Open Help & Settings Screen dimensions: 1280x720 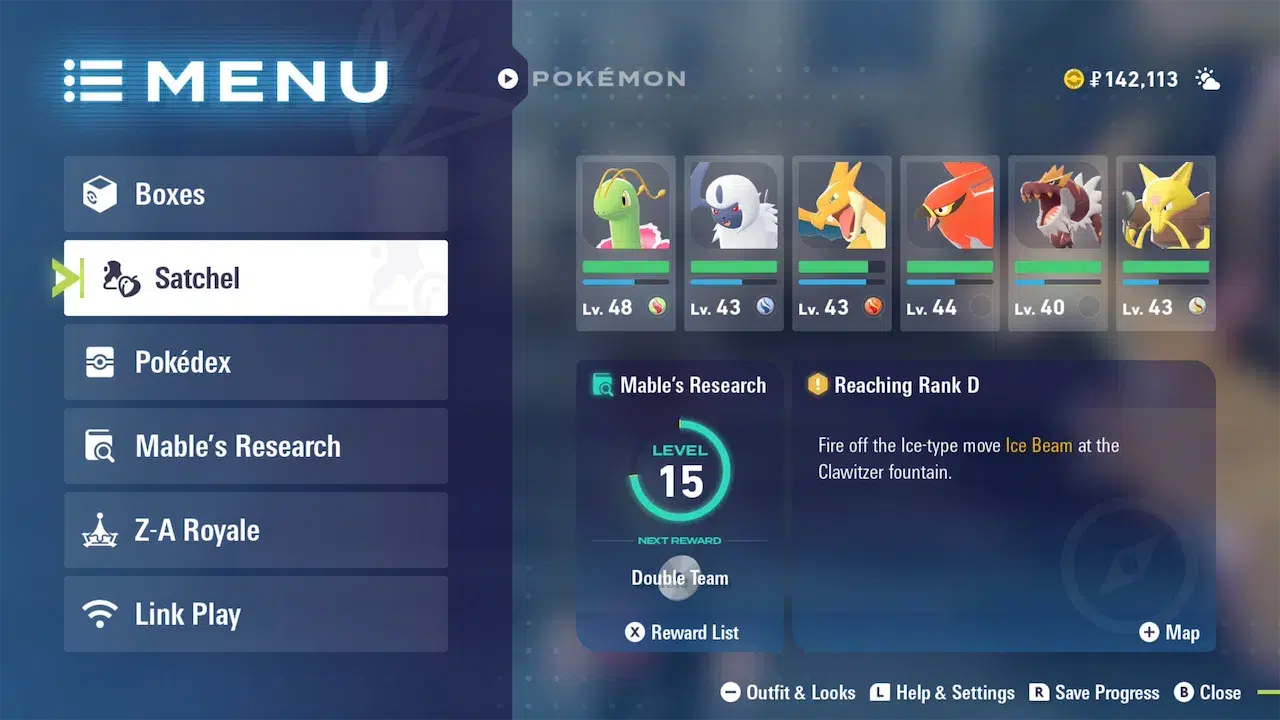942,693
